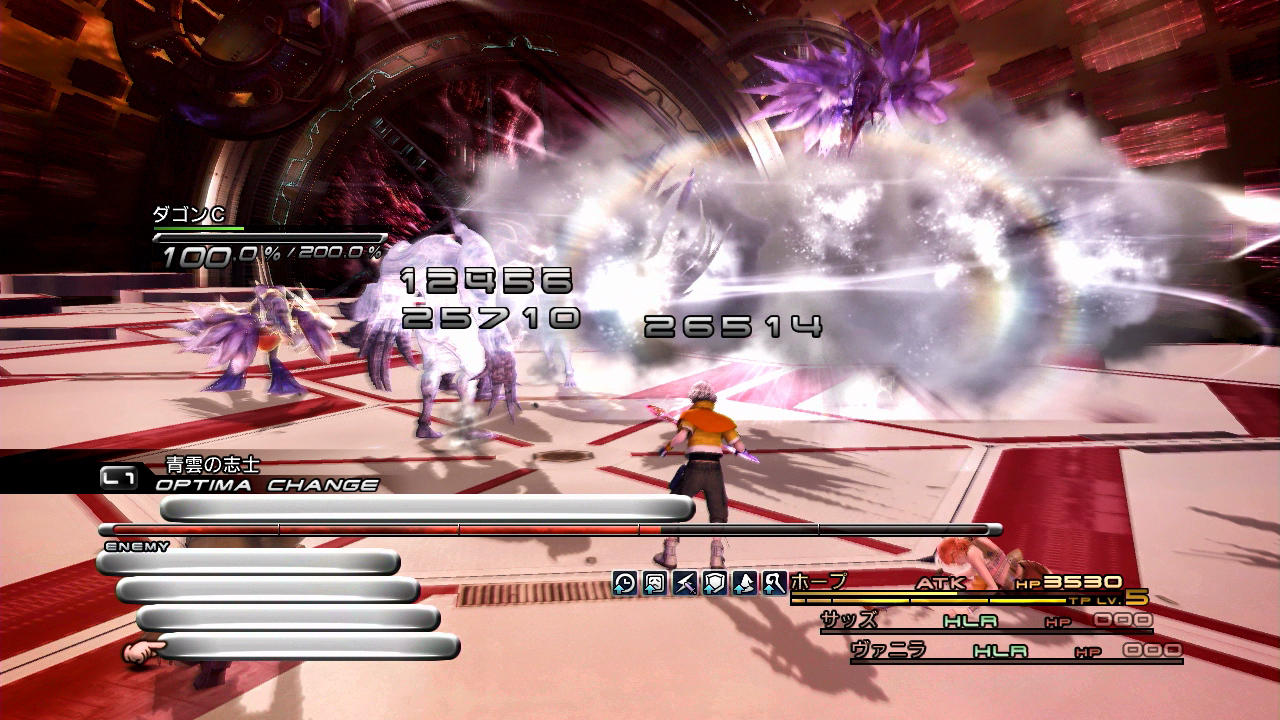Select the sword buff status icon
1280x720 pixels.
(685, 583)
